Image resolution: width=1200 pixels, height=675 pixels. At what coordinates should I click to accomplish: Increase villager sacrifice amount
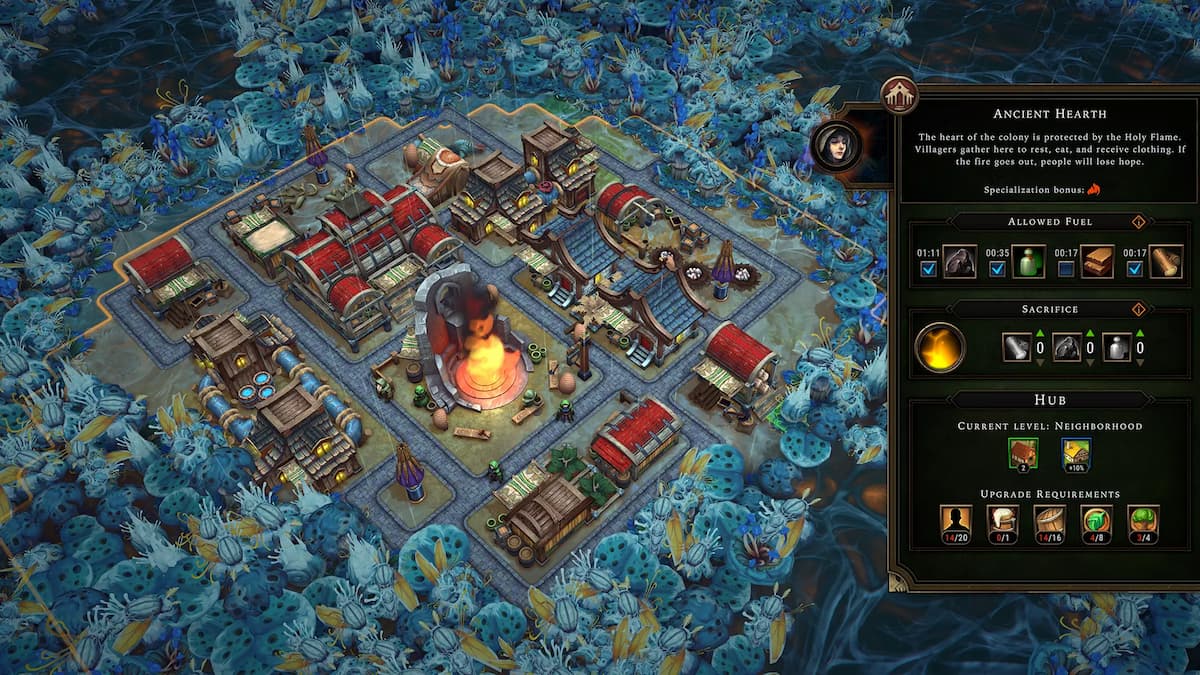point(1139,334)
